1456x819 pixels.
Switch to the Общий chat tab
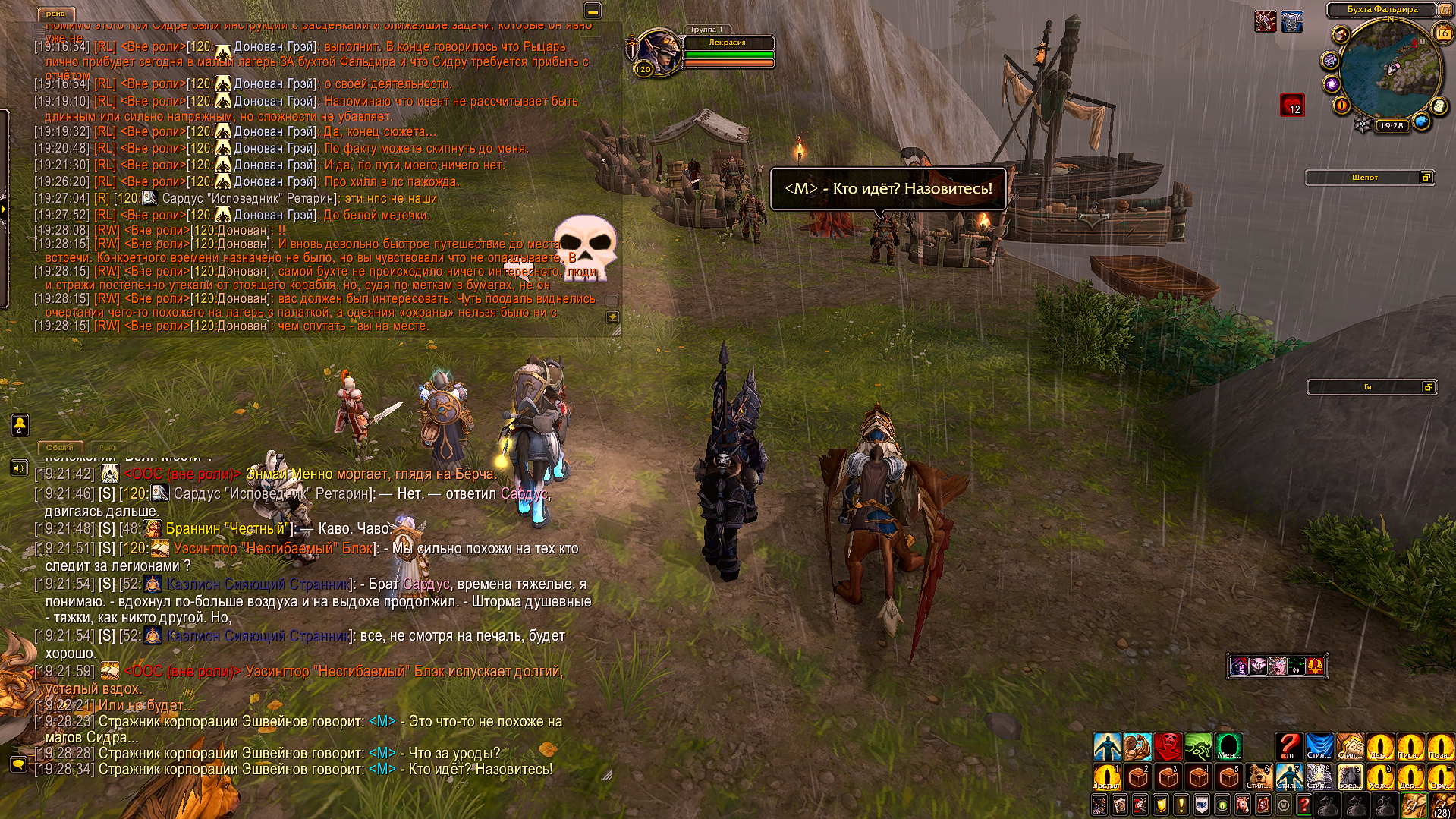tap(59, 448)
